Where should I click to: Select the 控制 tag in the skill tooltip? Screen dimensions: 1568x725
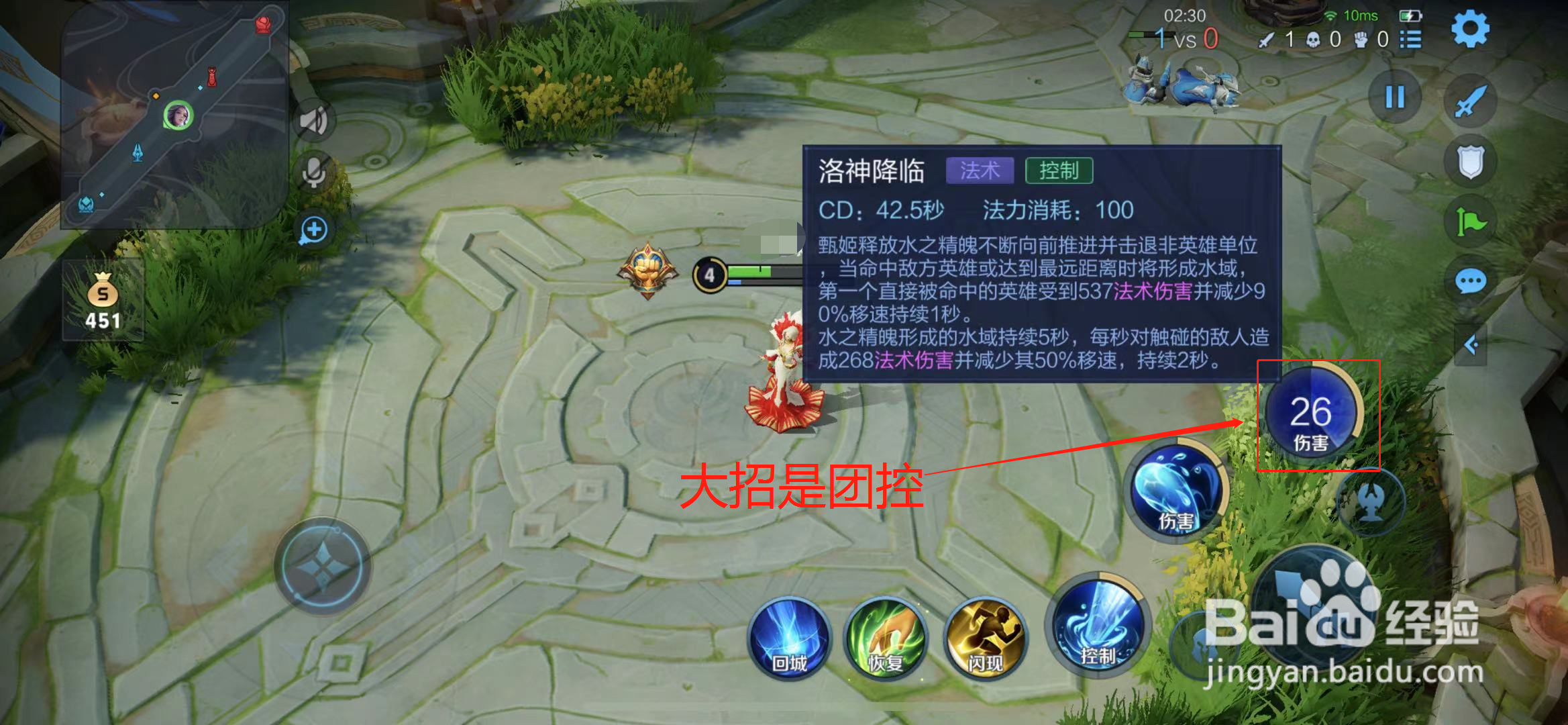pos(1061,171)
